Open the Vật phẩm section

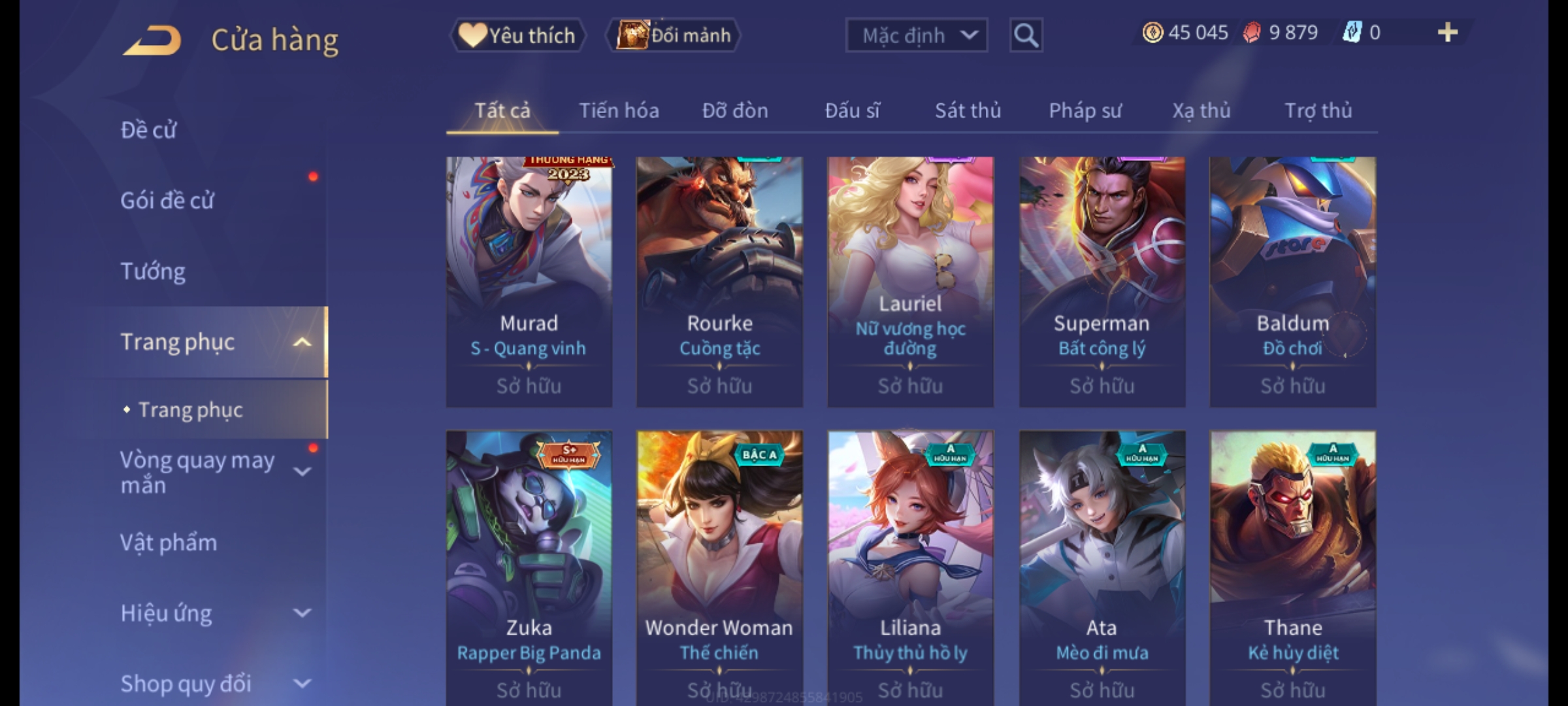169,543
